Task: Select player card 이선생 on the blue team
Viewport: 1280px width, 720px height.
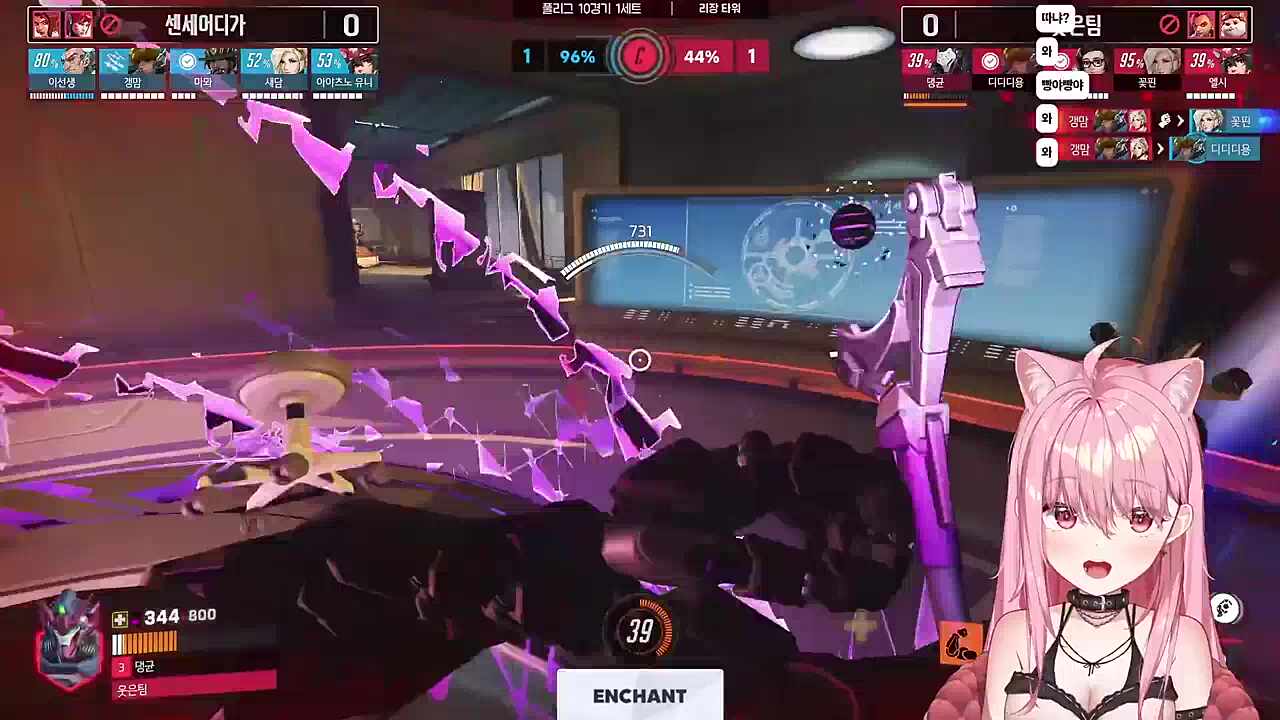Action: pos(62,70)
